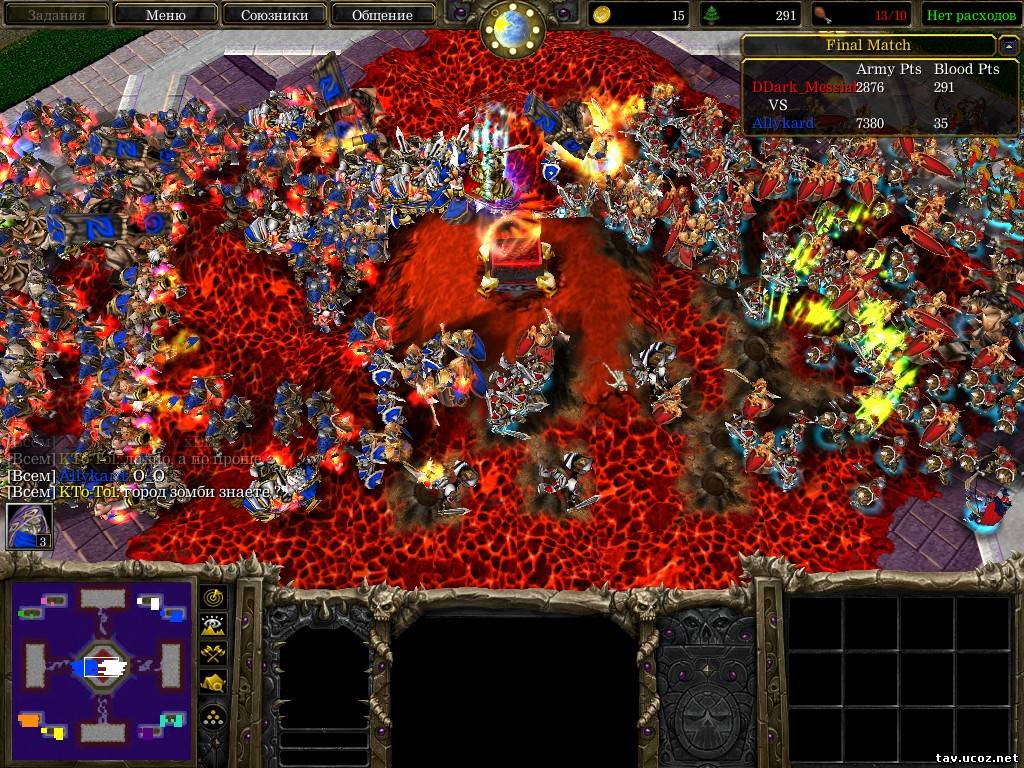Activate the minimap signal ping button
1024x768 pixels.
(214, 598)
